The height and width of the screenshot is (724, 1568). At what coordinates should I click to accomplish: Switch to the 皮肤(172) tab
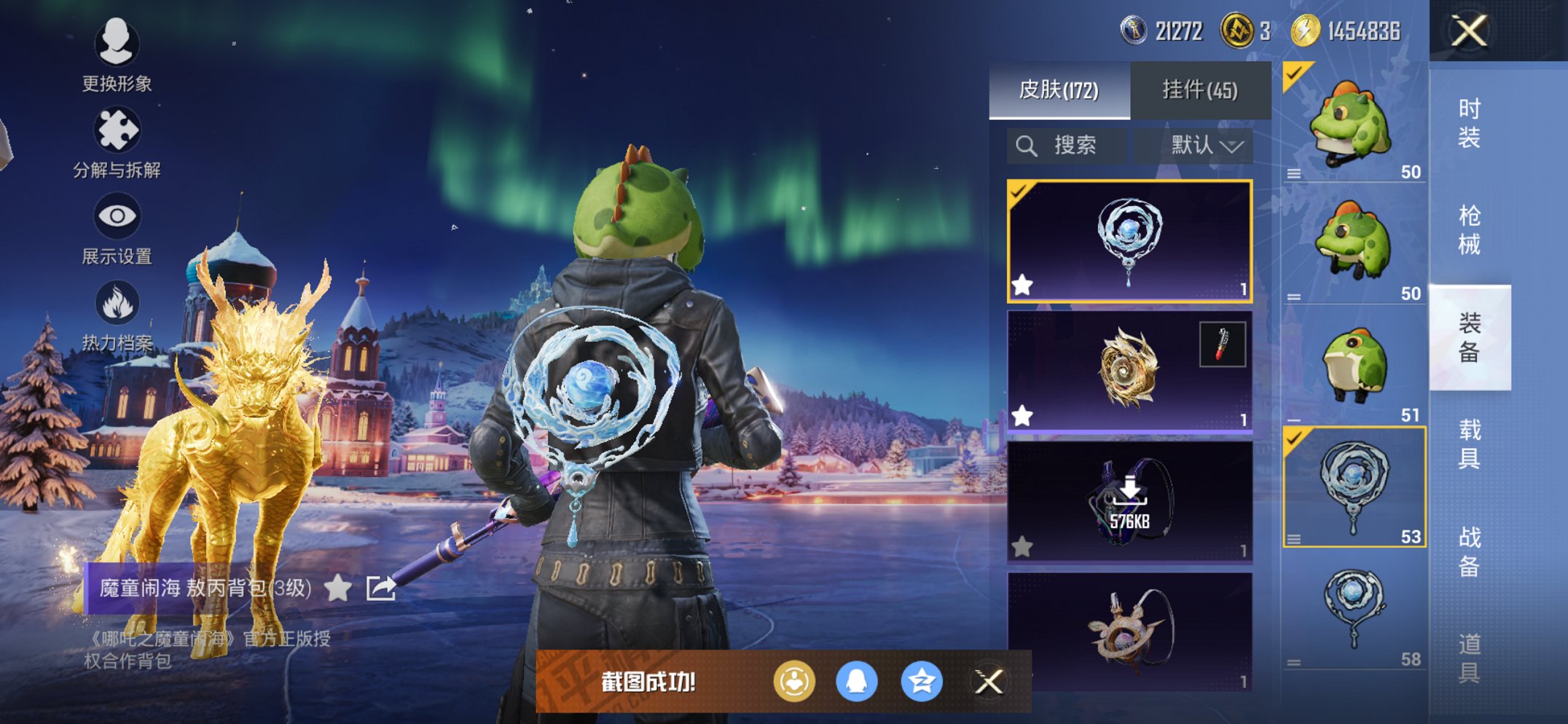click(x=1059, y=90)
